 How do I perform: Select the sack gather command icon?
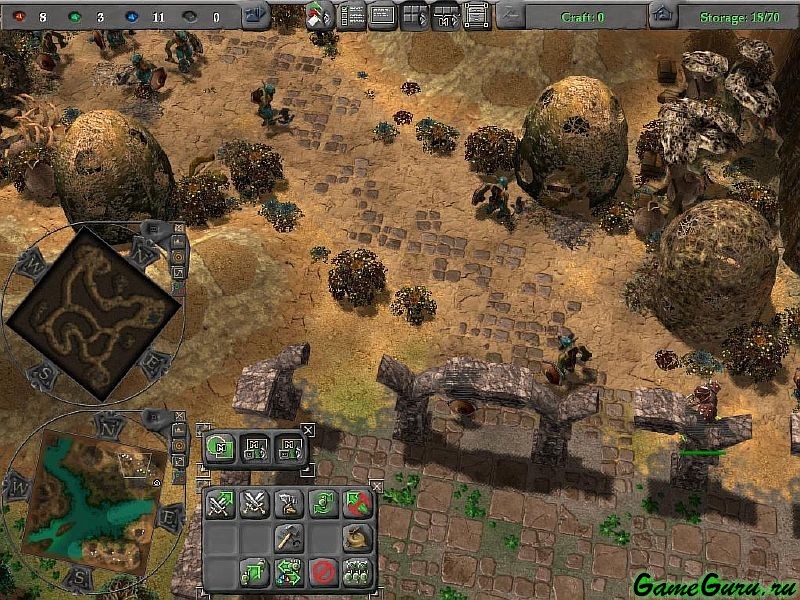coord(357,538)
